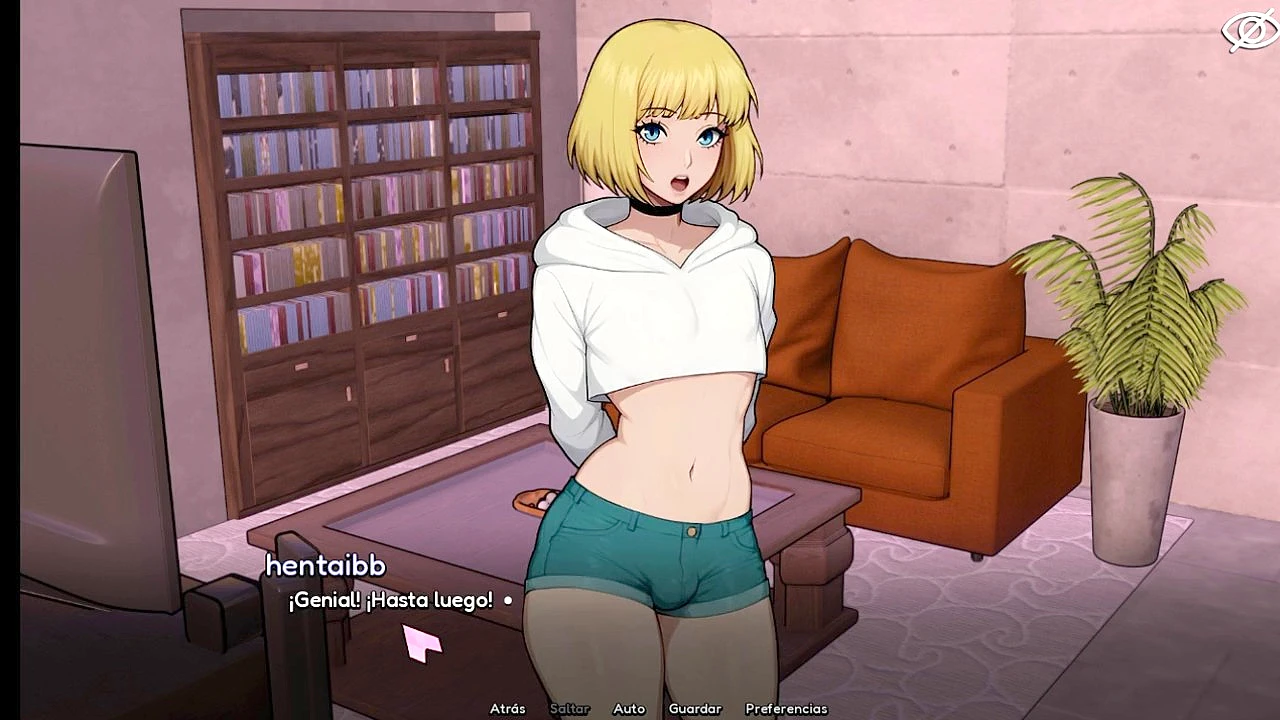The width and height of the screenshot is (1280, 720).
Task: Enable Auto advance mode
Action: click(x=629, y=709)
